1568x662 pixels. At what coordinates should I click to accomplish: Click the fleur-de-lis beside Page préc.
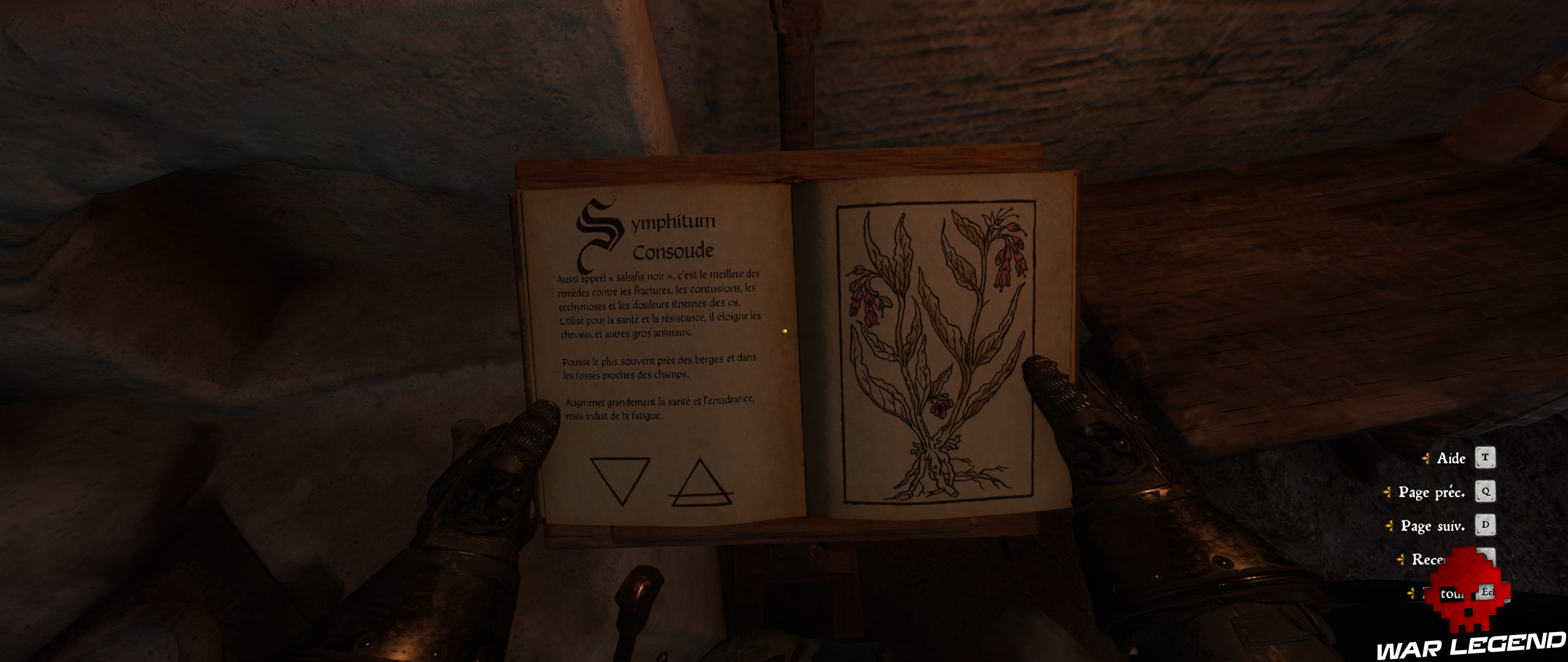point(1387,492)
